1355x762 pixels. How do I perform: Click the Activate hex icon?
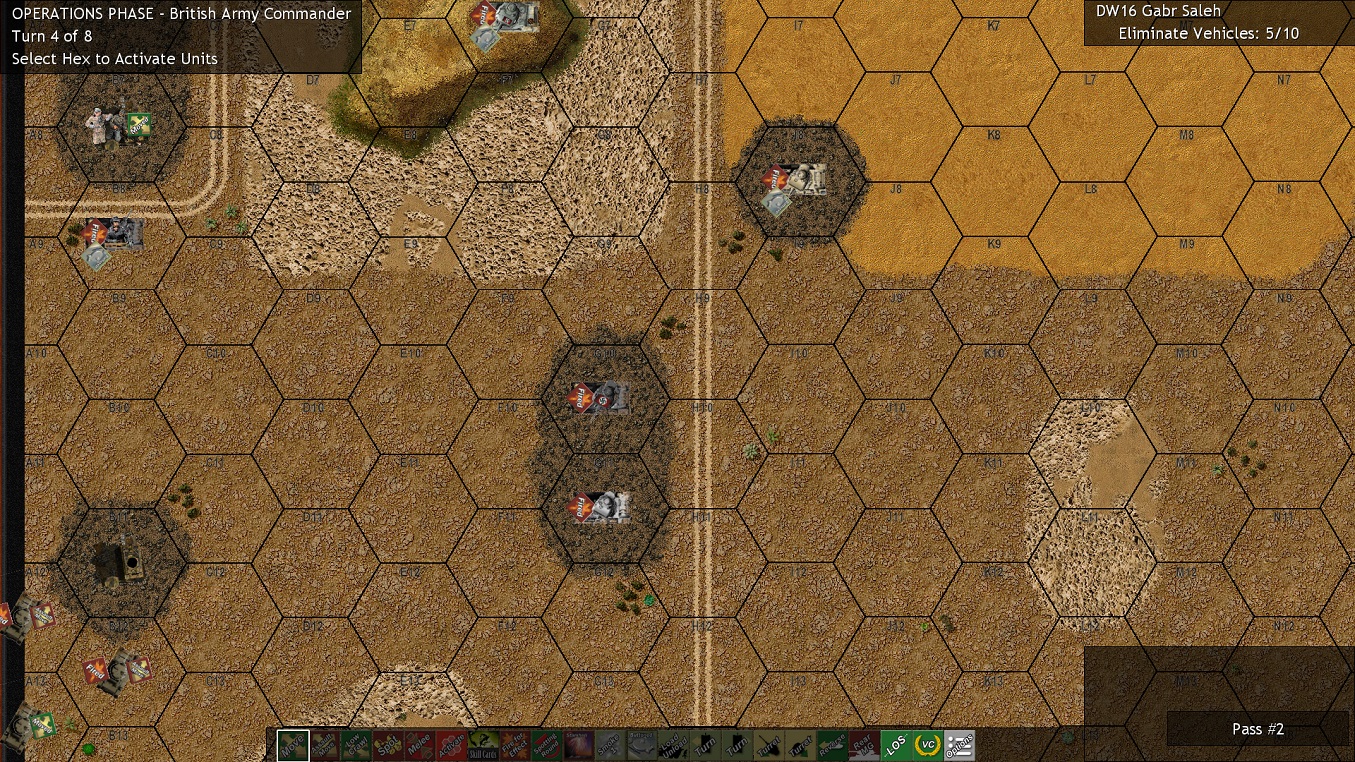452,743
